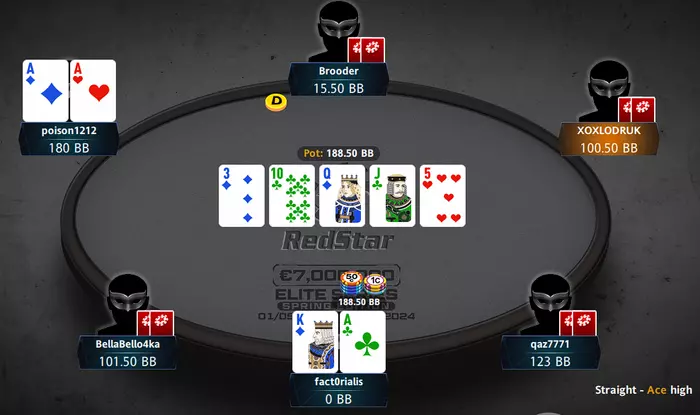Open the qaz7771 player panel

pyautogui.click(x=549, y=352)
